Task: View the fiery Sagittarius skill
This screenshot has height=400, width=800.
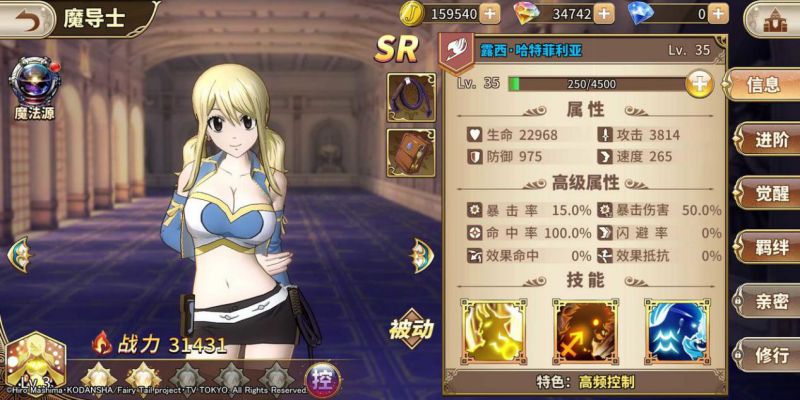Action: click(x=585, y=329)
